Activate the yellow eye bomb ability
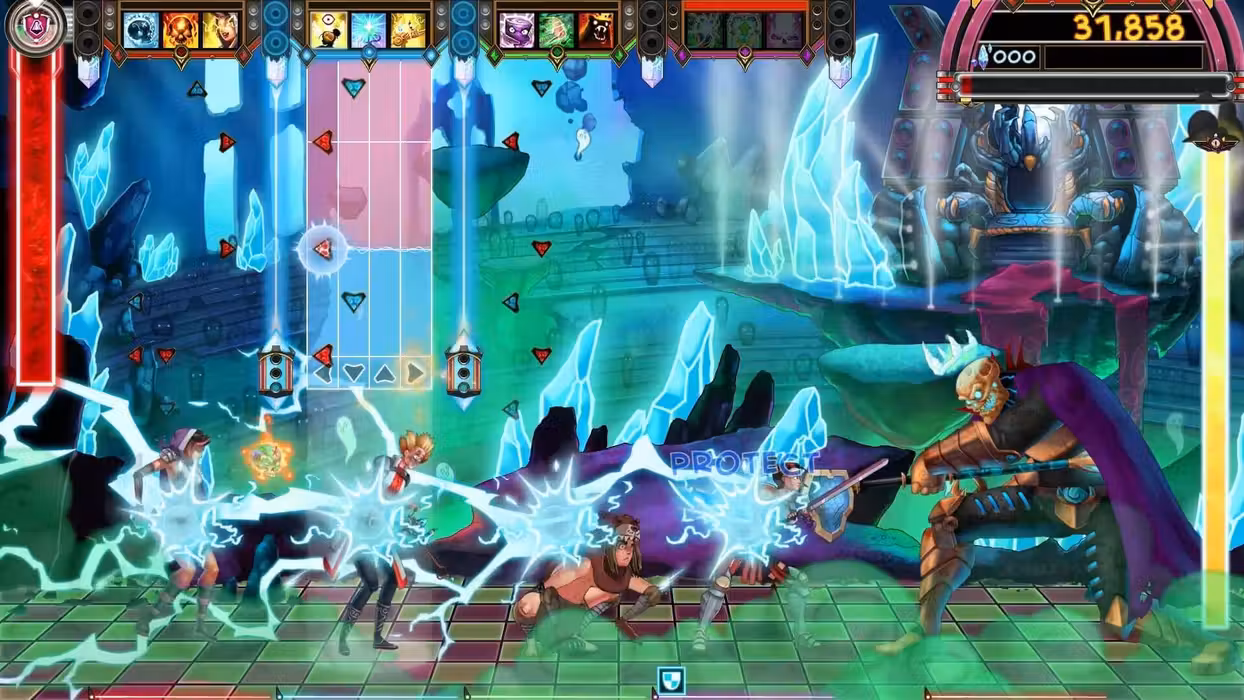 tap(328, 30)
